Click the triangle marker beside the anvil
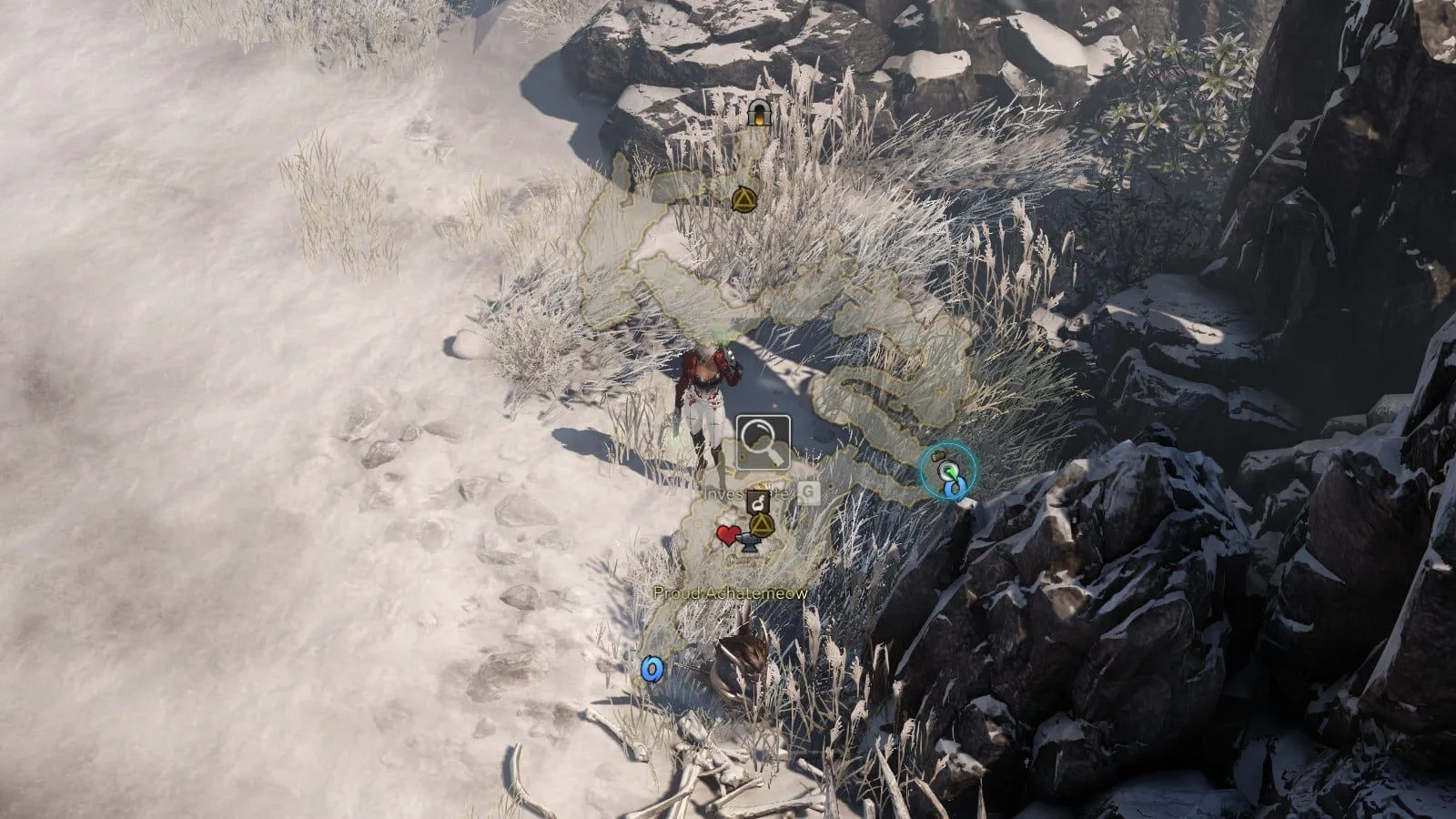This screenshot has width=1456, height=819. (x=761, y=524)
